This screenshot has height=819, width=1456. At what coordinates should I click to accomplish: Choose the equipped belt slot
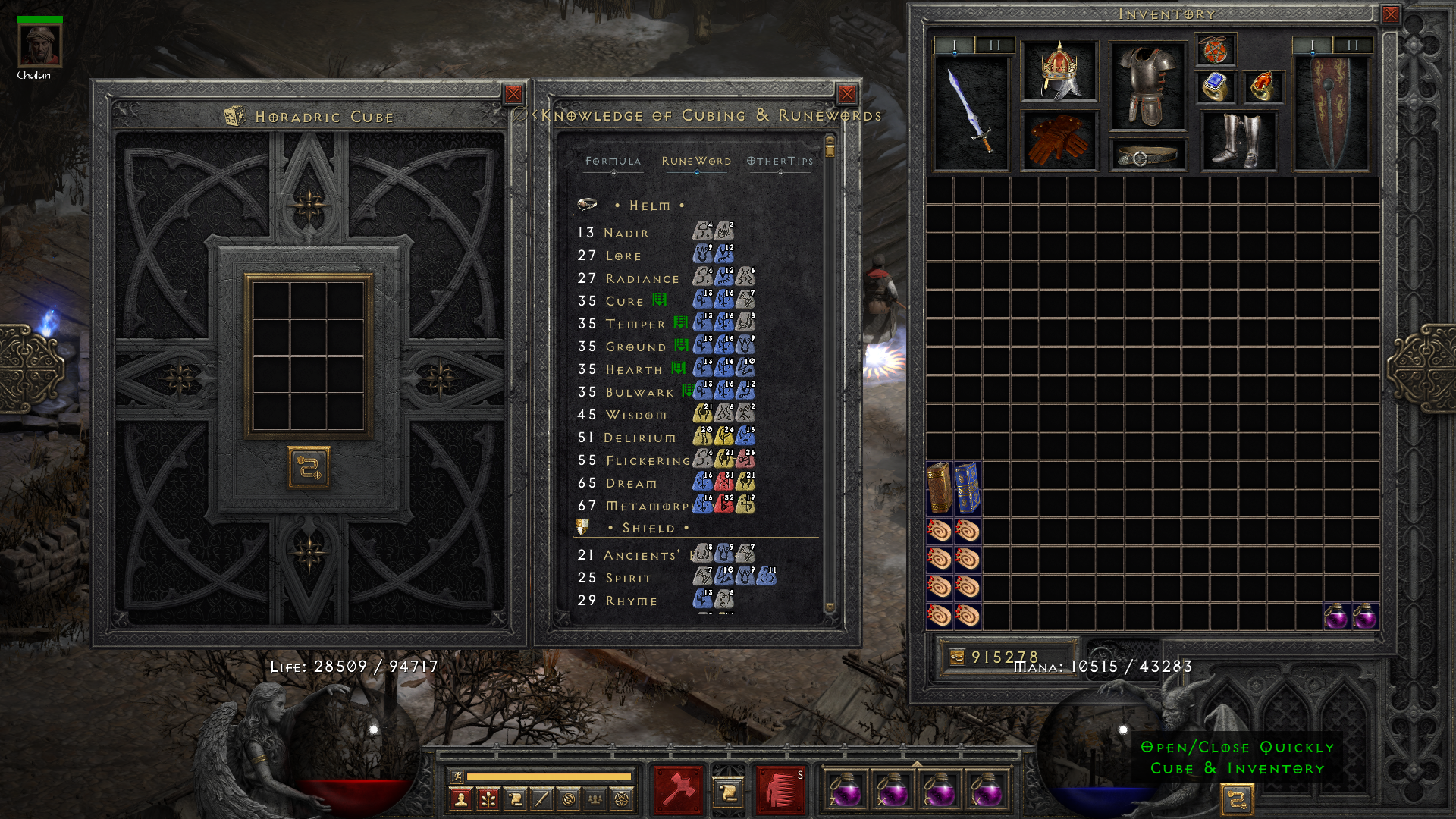1147,155
